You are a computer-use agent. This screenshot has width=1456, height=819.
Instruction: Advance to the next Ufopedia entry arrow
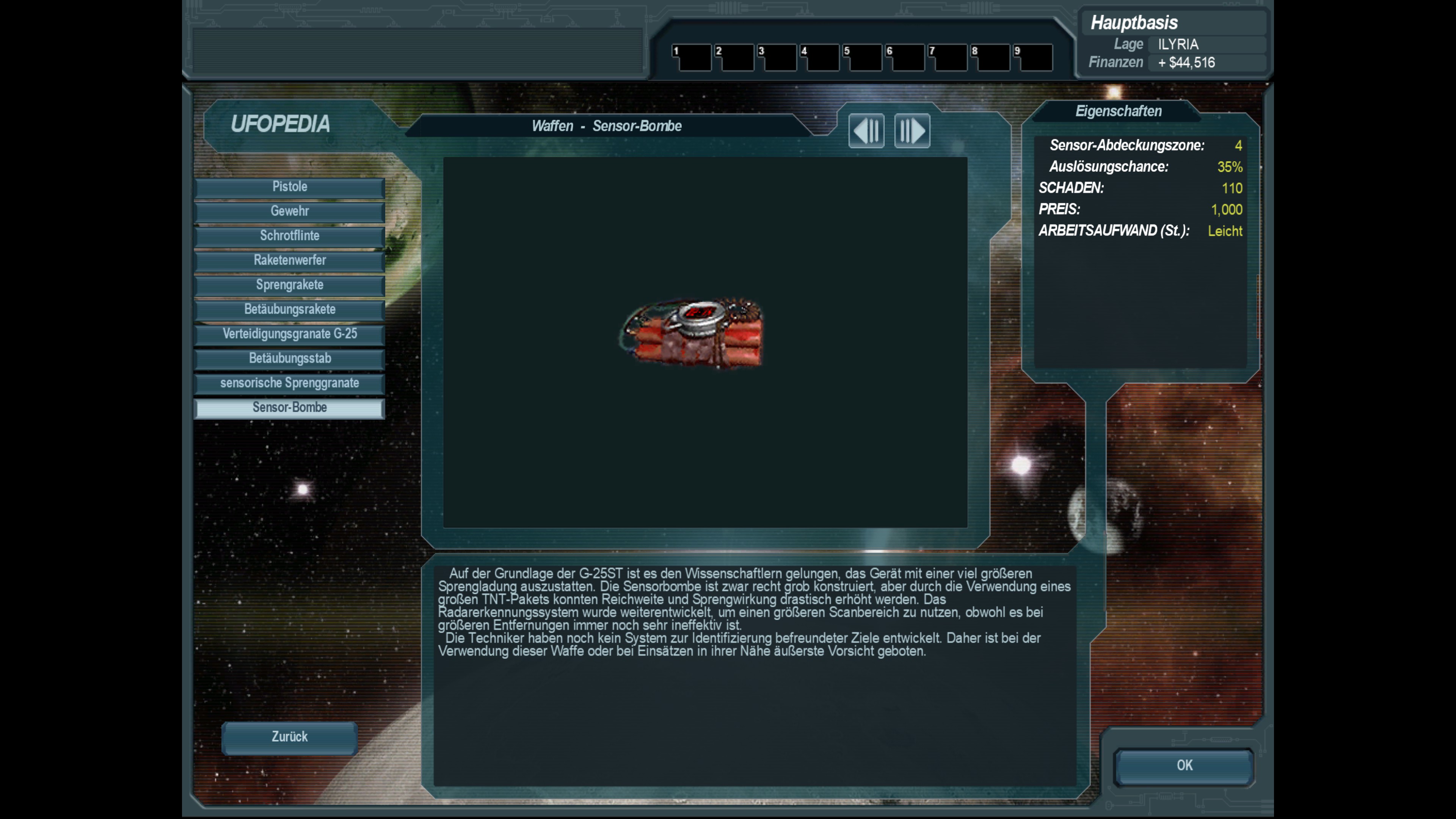pyautogui.click(x=912, y=131)
